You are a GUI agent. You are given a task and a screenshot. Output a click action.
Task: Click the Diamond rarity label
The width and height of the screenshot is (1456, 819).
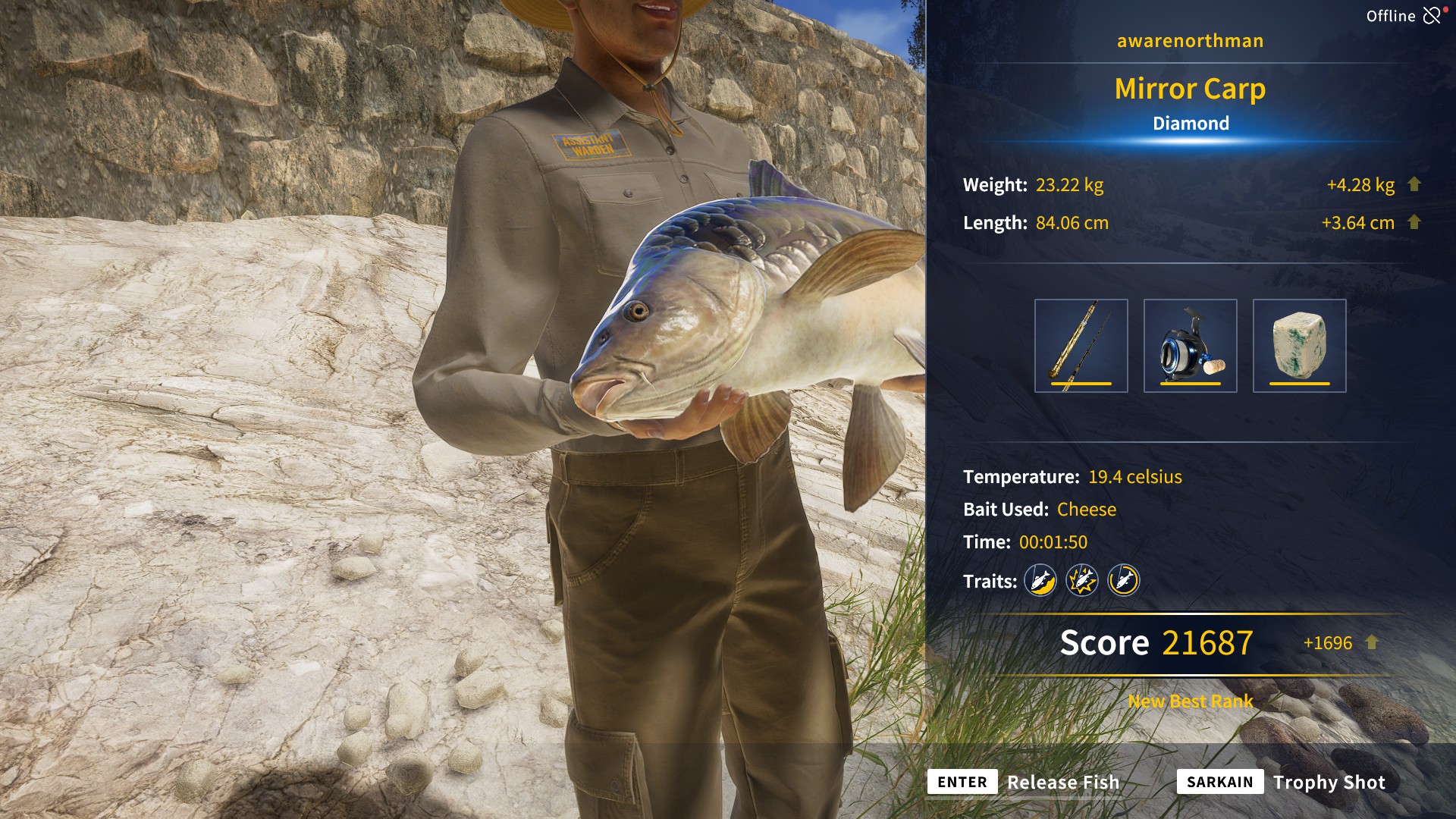[x=1191, y=122]
